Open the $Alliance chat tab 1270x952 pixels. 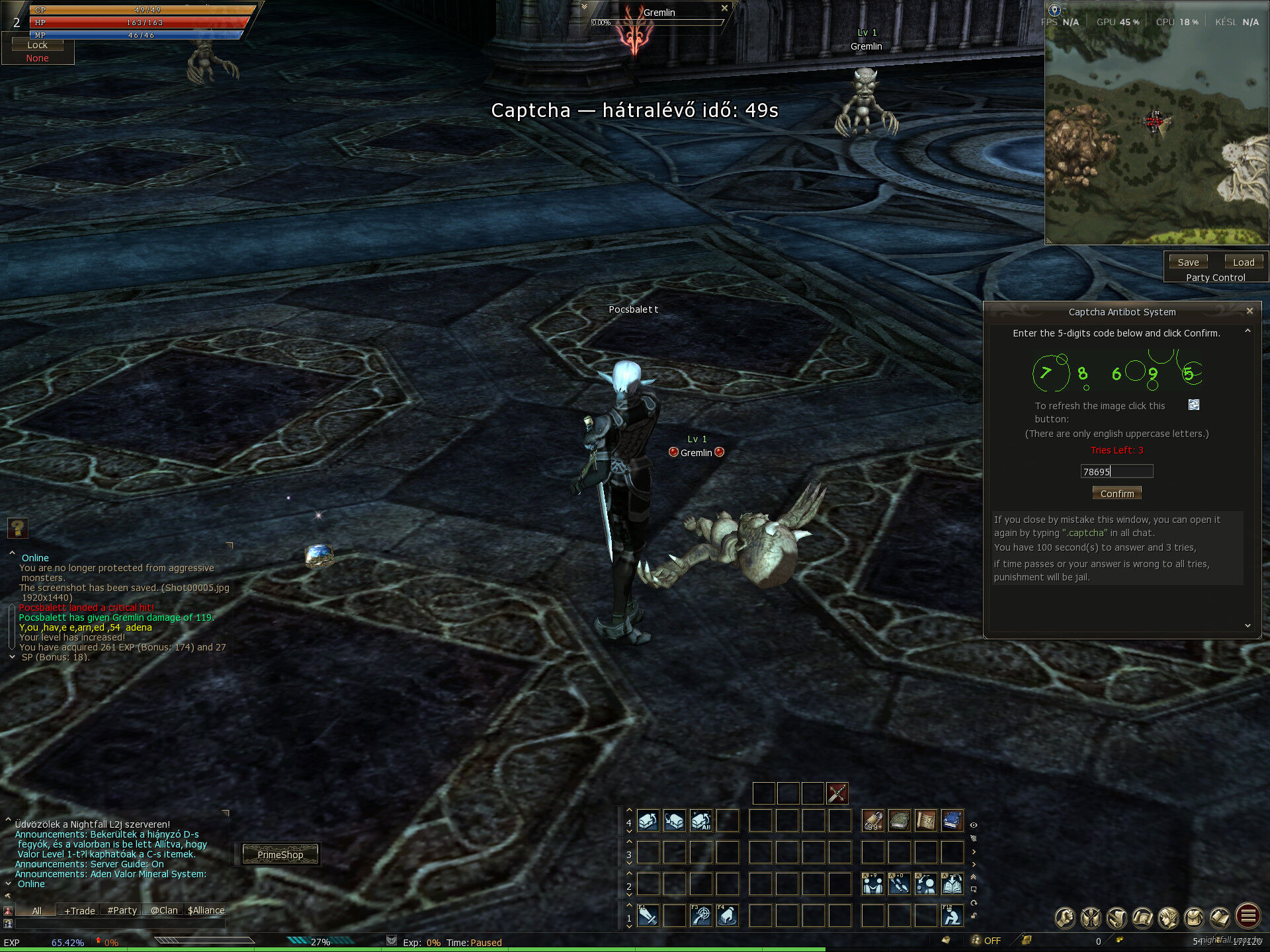coord(206,910)
